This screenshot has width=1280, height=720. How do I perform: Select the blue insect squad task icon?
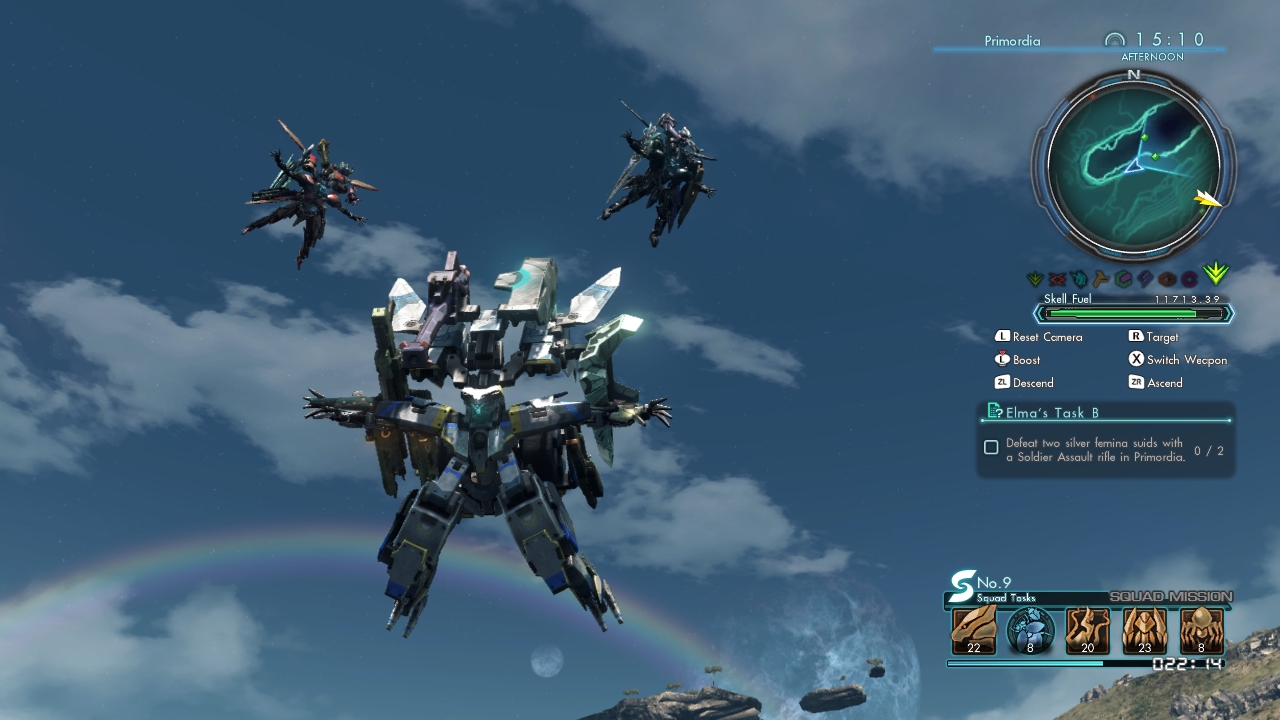point(1030,630)
